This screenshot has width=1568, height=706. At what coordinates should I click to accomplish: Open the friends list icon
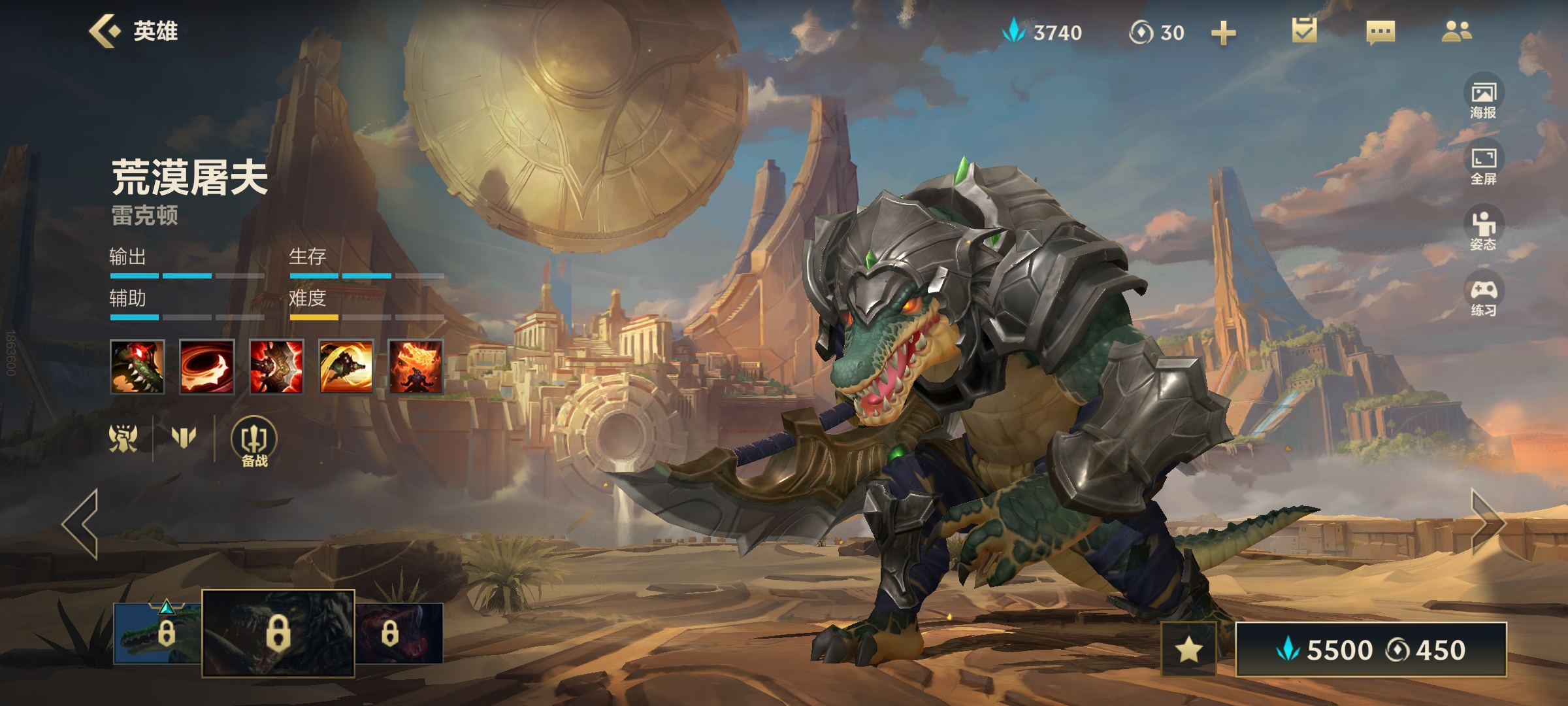[1456, 31]
